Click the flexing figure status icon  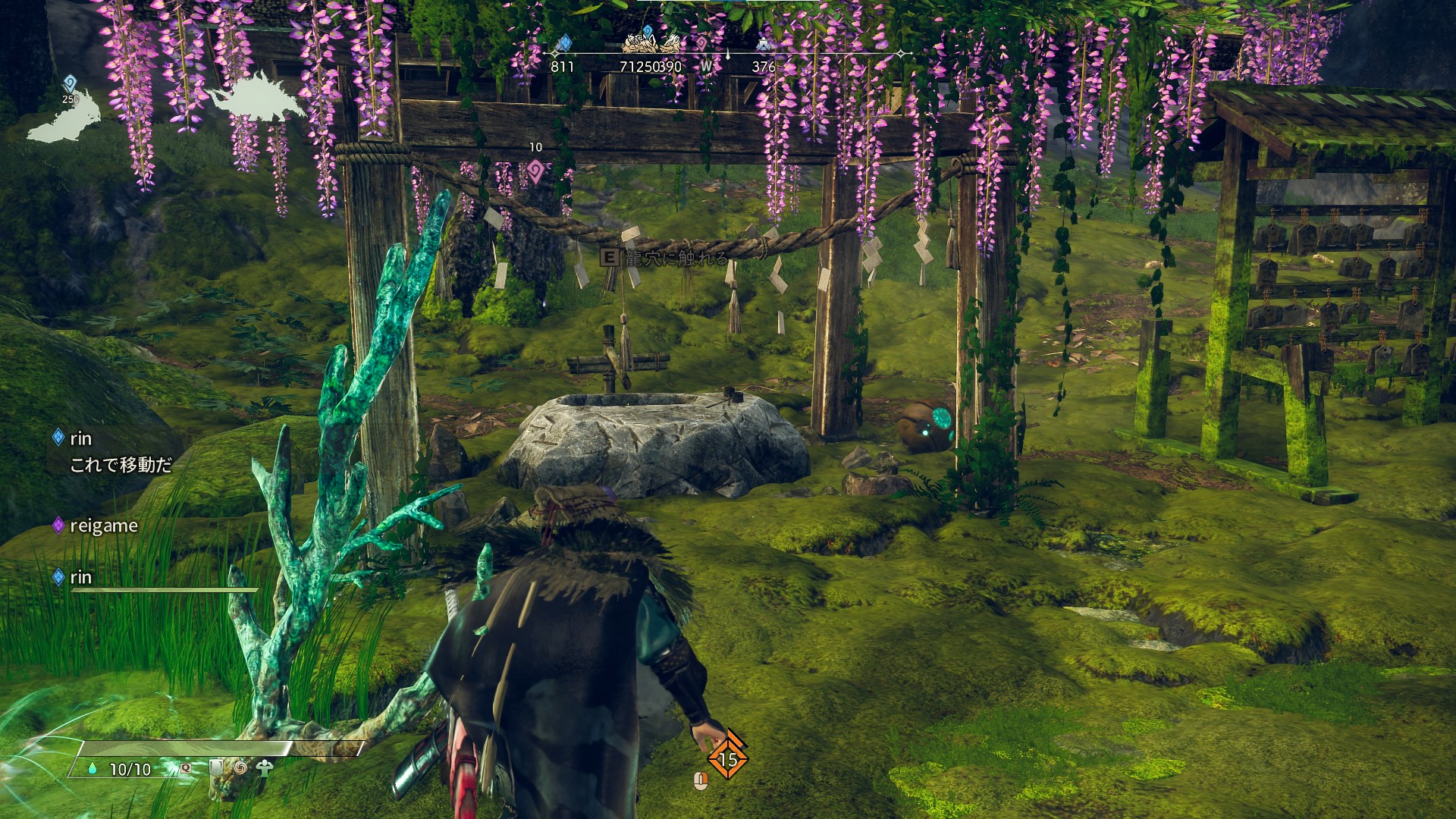[x=264, y=767]
